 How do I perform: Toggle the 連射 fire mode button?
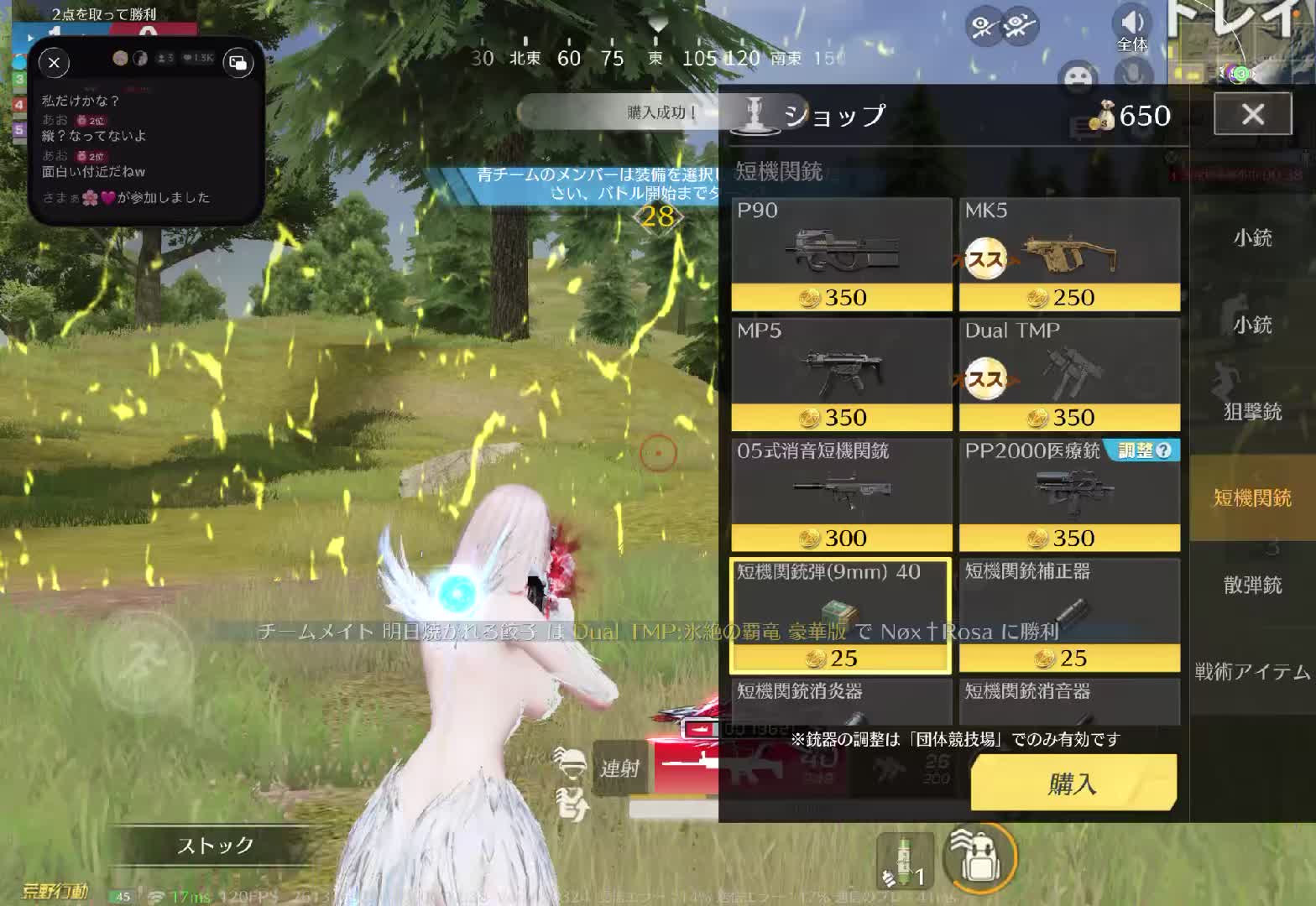point(619,768)
